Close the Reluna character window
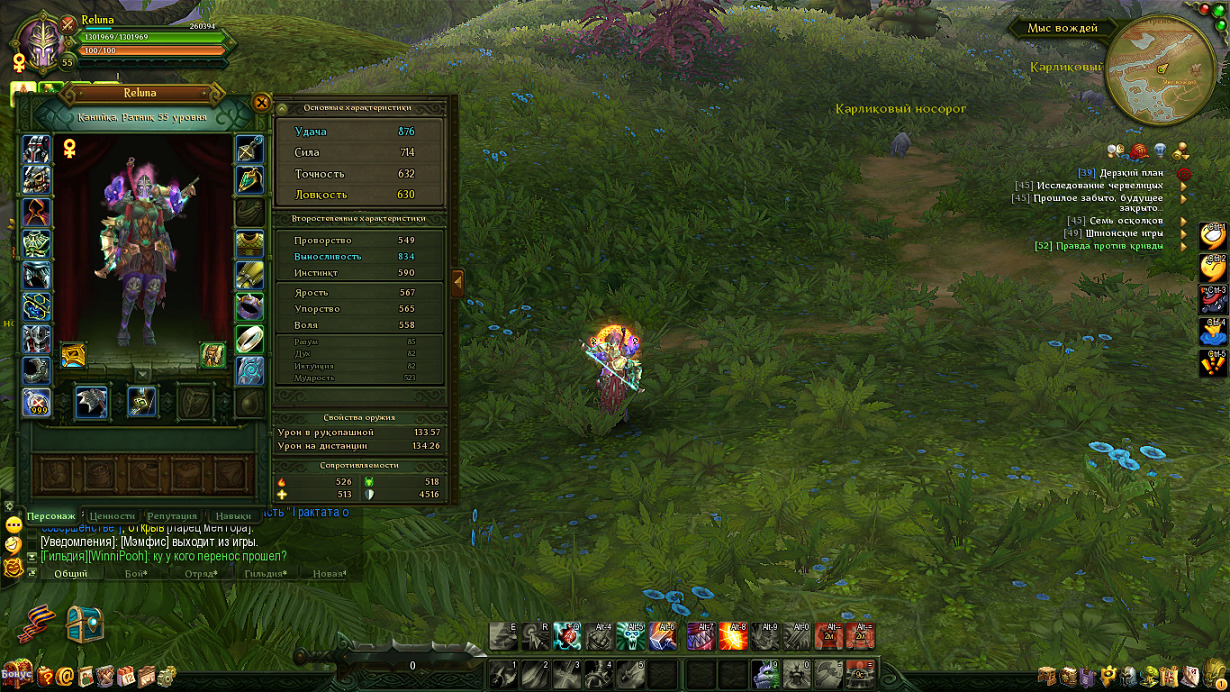 pos(261,102)
